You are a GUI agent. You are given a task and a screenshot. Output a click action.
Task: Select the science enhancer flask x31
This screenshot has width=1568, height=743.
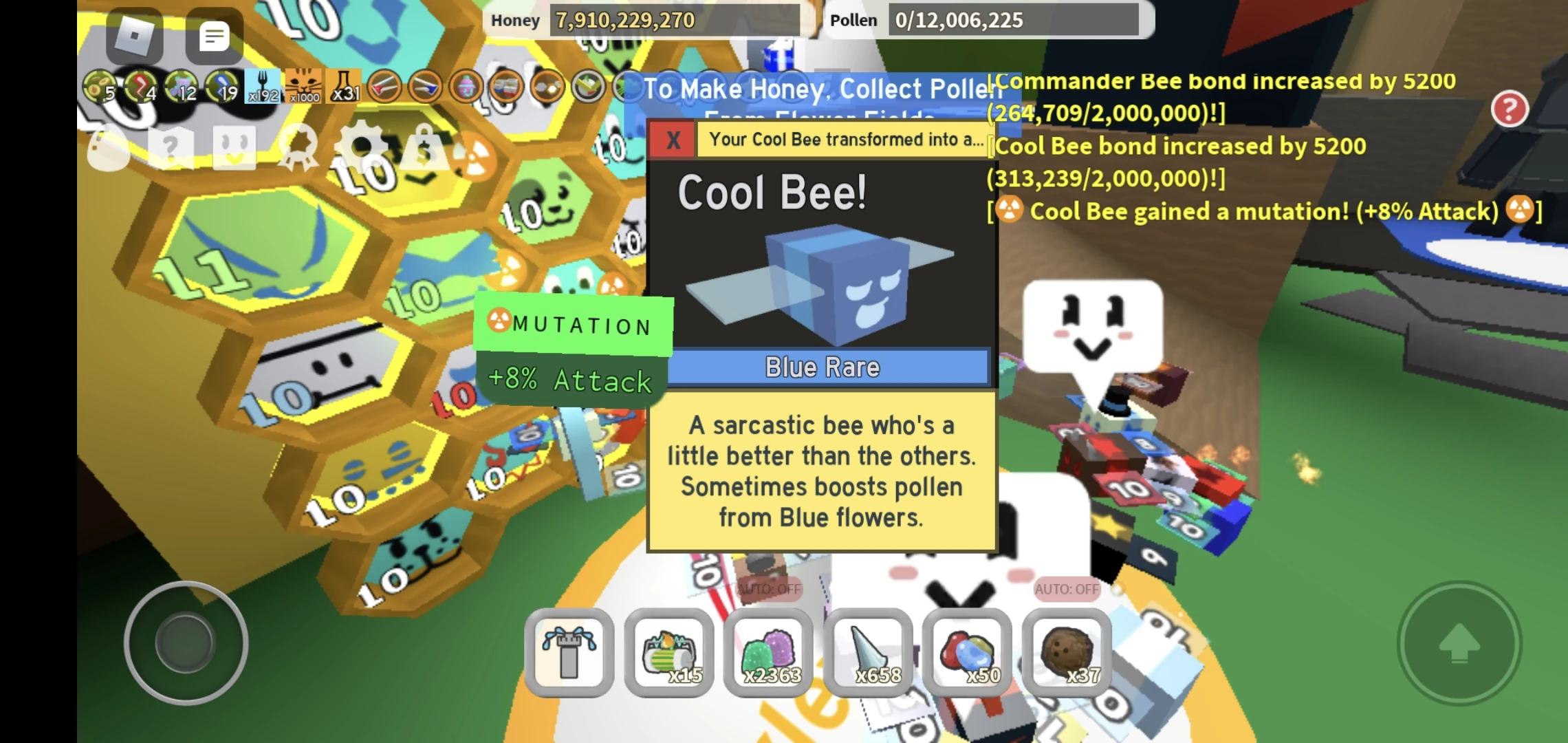point(344,86)
